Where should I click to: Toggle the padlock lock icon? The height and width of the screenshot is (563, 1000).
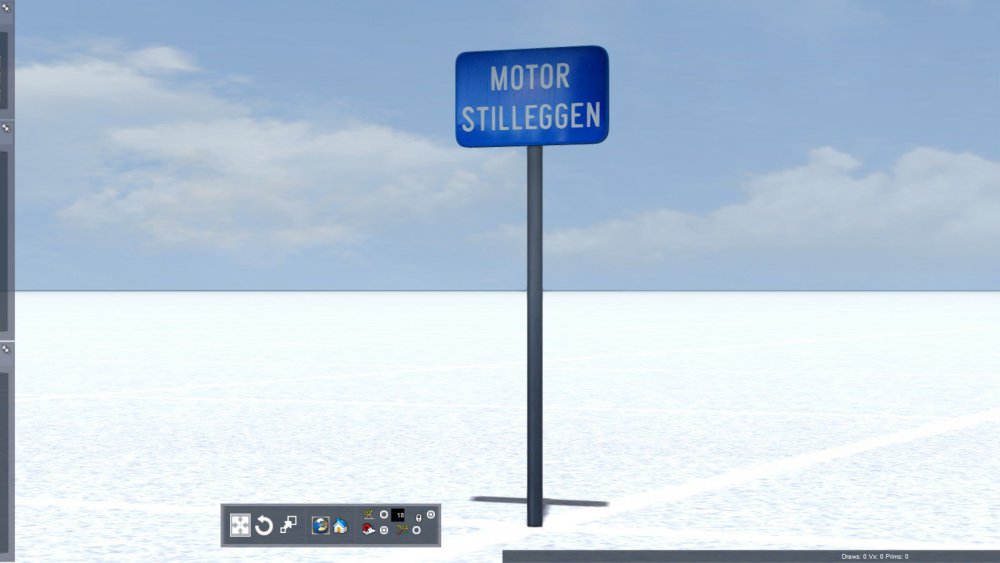click(417, 518)
